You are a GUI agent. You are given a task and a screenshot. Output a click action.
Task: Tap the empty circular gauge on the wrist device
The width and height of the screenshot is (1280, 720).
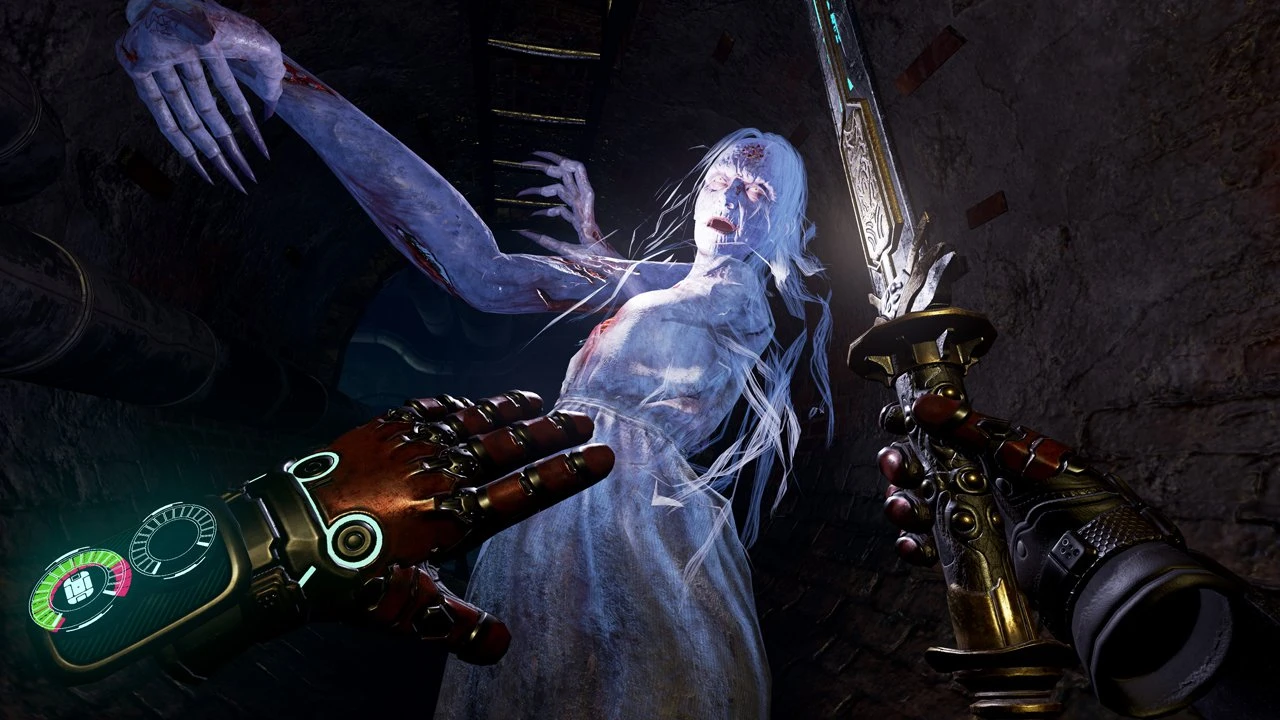171,537
